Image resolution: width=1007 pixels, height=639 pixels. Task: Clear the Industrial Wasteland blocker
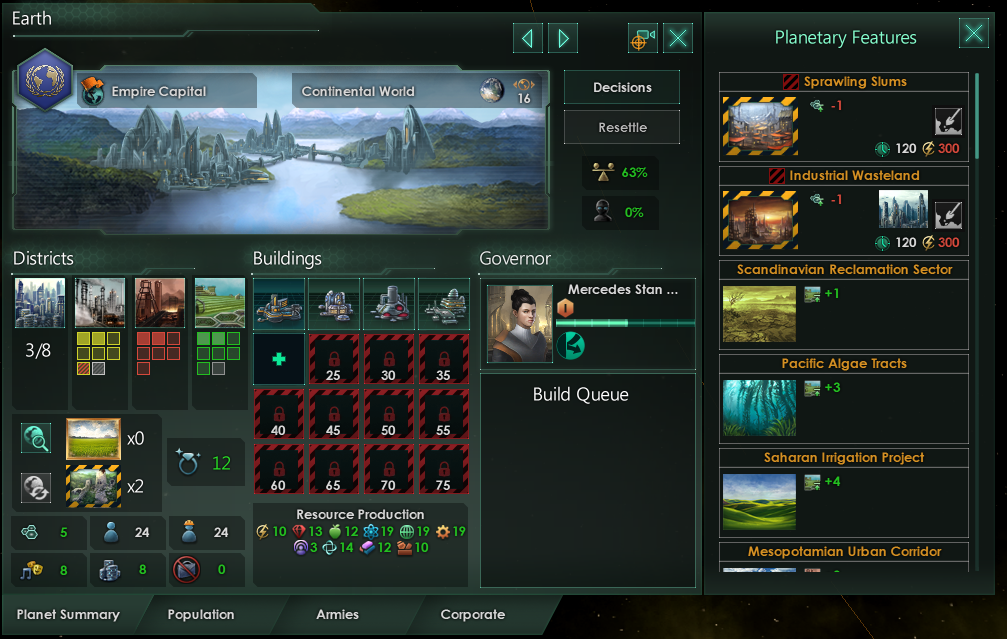point(948,214)
